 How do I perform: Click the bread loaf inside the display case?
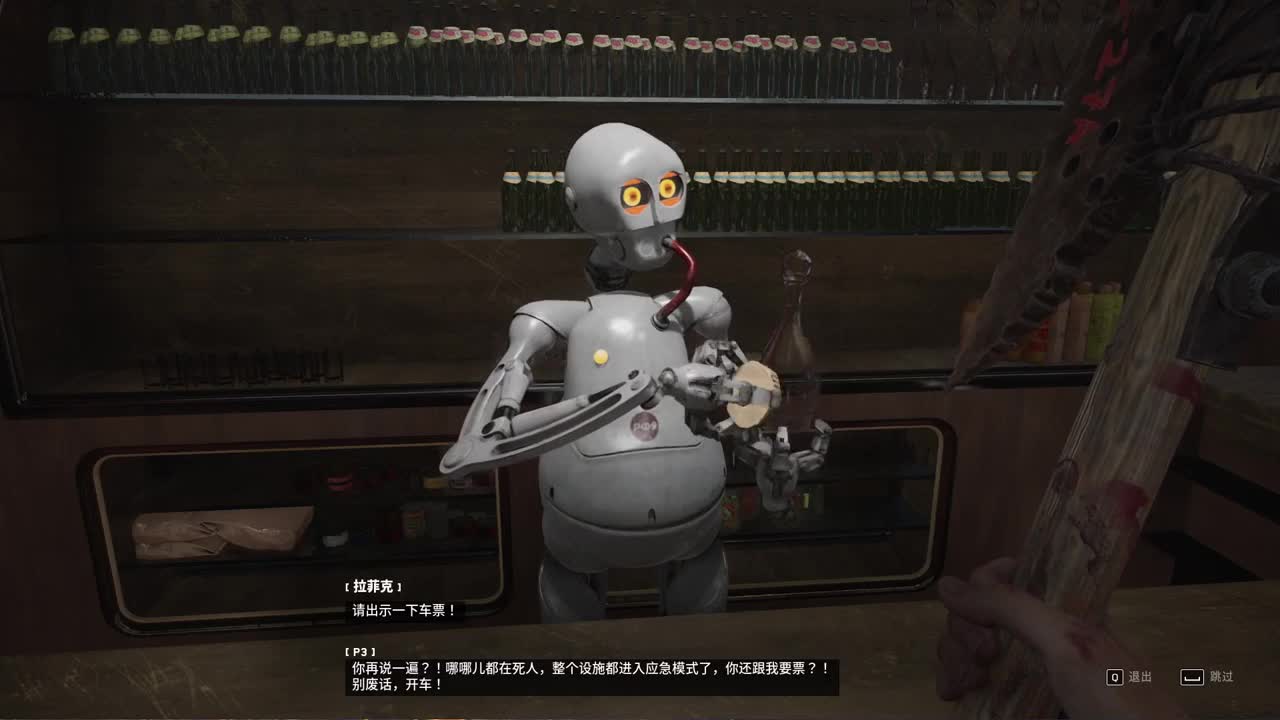pyautogui.click(x=220, y=533)
